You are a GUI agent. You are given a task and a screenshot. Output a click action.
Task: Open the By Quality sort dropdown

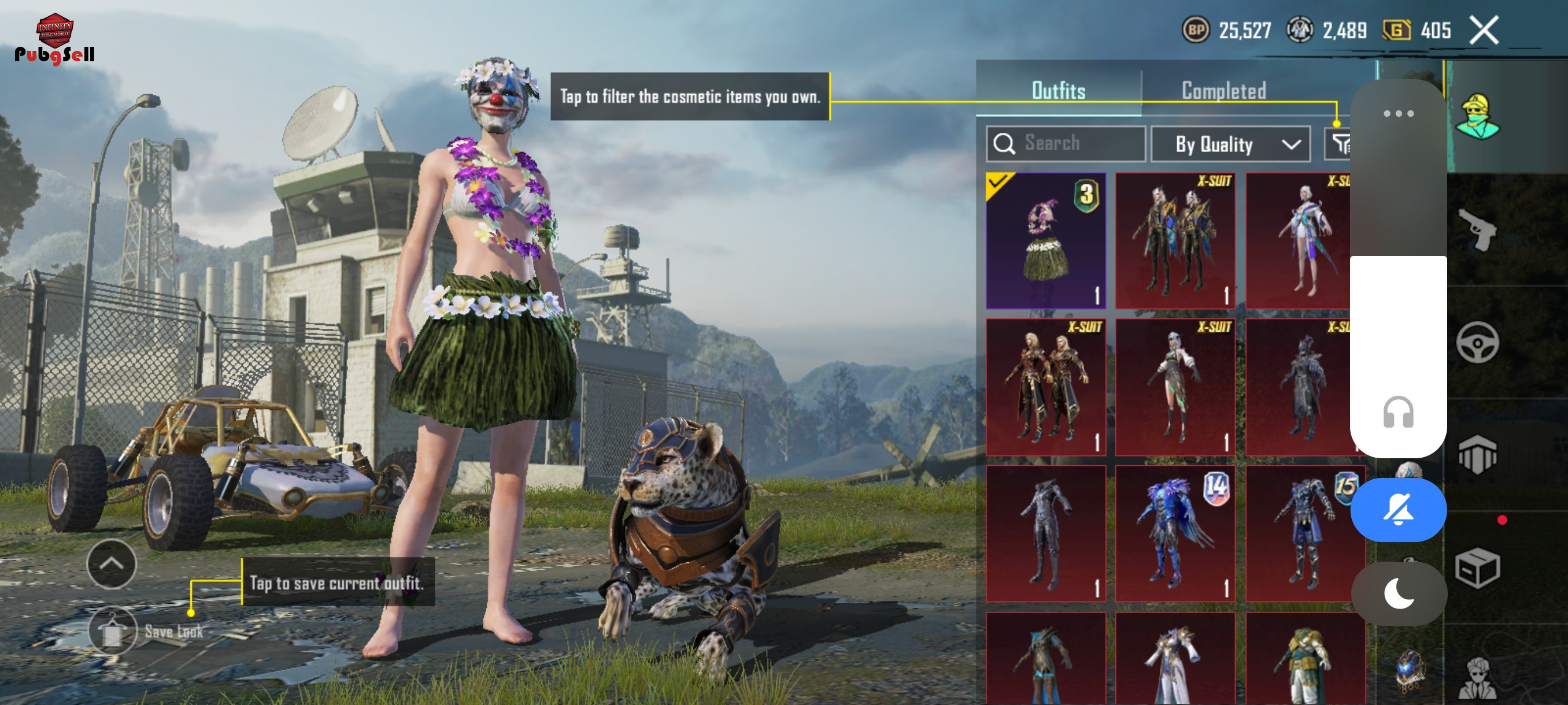pyautogui.click(x=1230, y=144)
